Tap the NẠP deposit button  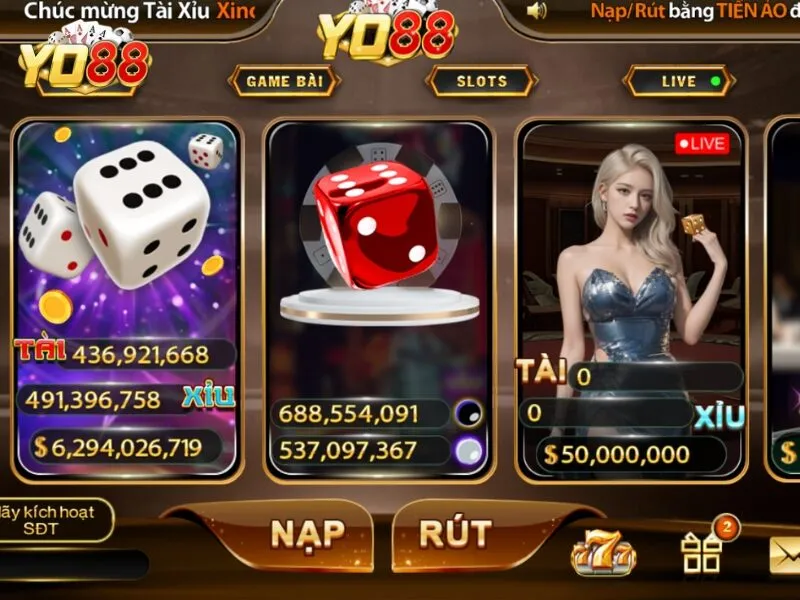click(x=307, y=535)
